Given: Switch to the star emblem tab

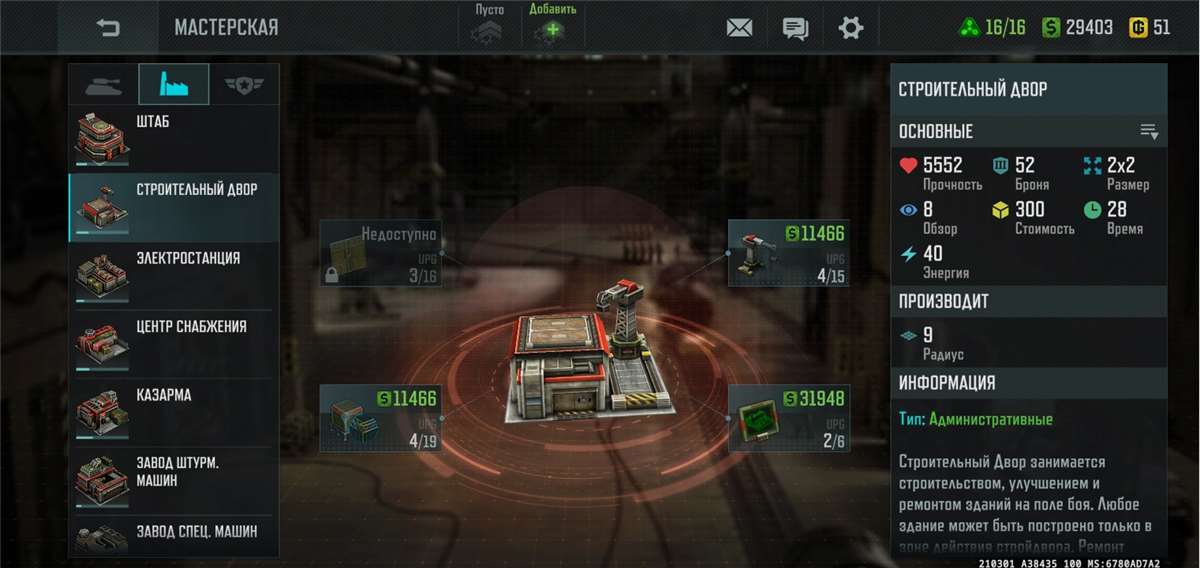Looking at the screenshot, I should click(x=243, y=85).
